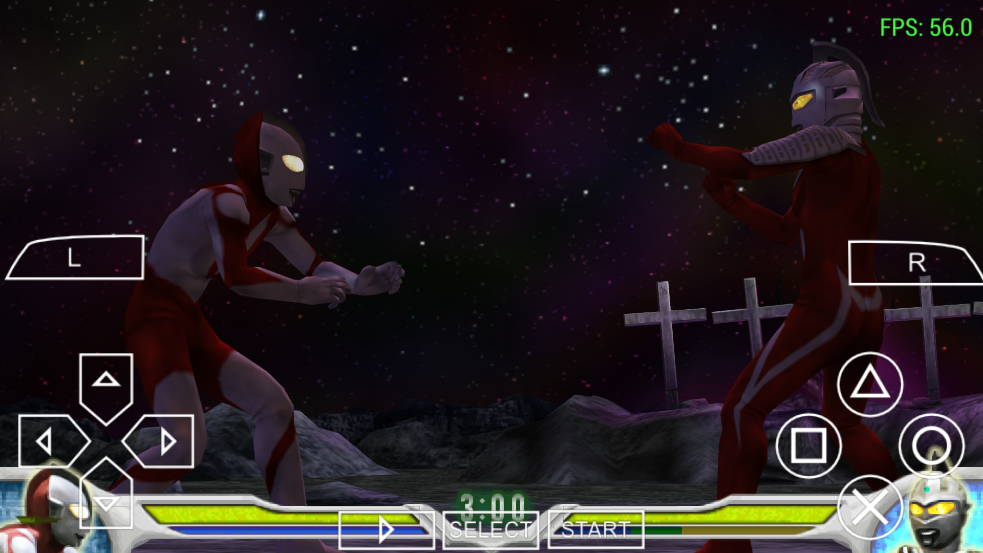
Task: Tap the D-pad left arrow
Action: coord(48,440)
